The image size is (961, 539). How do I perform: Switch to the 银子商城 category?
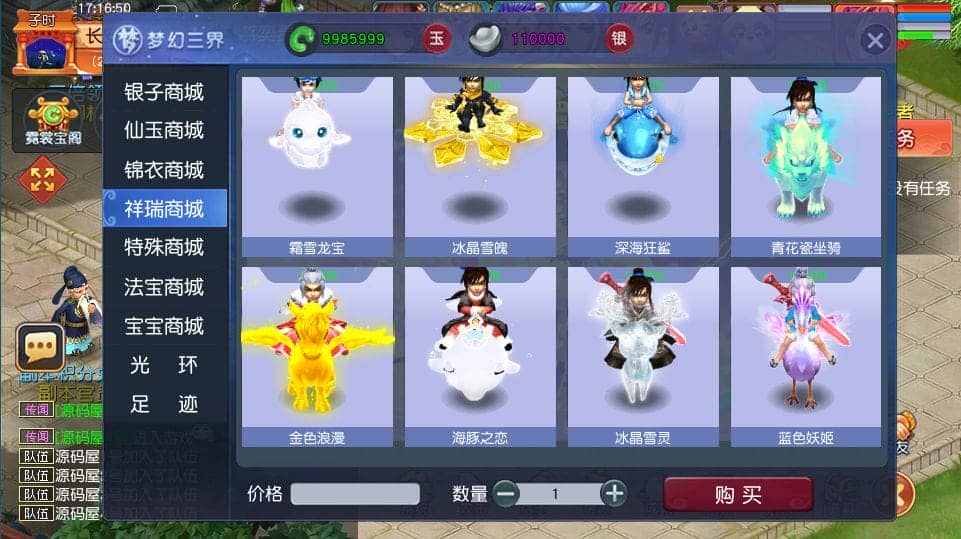164,92
